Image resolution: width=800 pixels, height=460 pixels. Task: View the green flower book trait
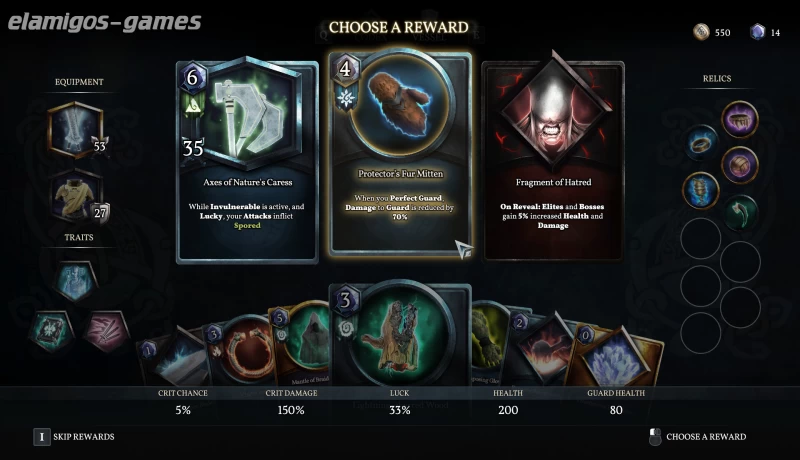(x=48, y=330)
